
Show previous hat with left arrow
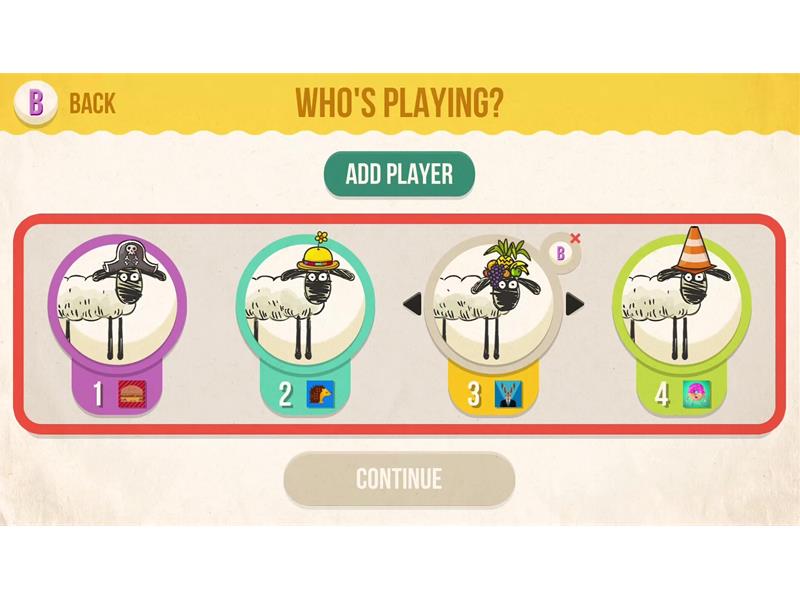point(411,302)
